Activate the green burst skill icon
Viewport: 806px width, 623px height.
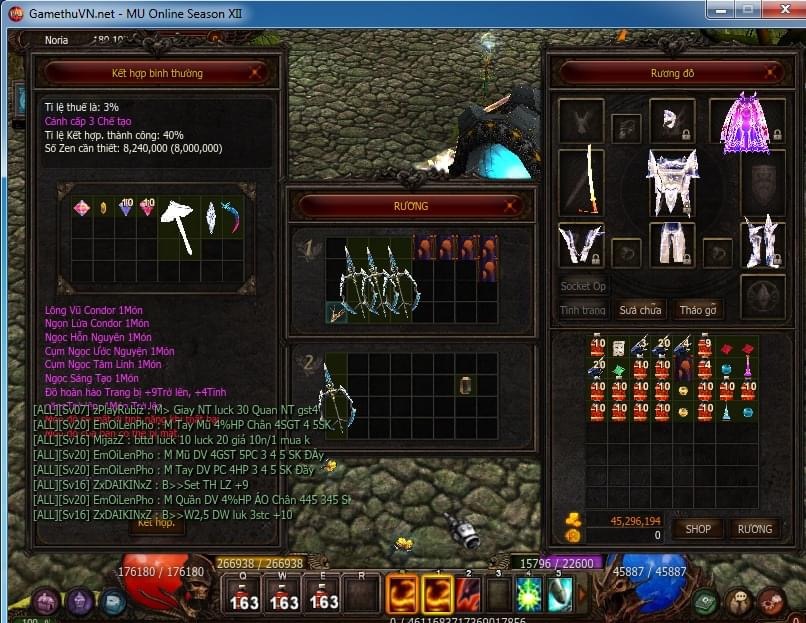(529, 594)
